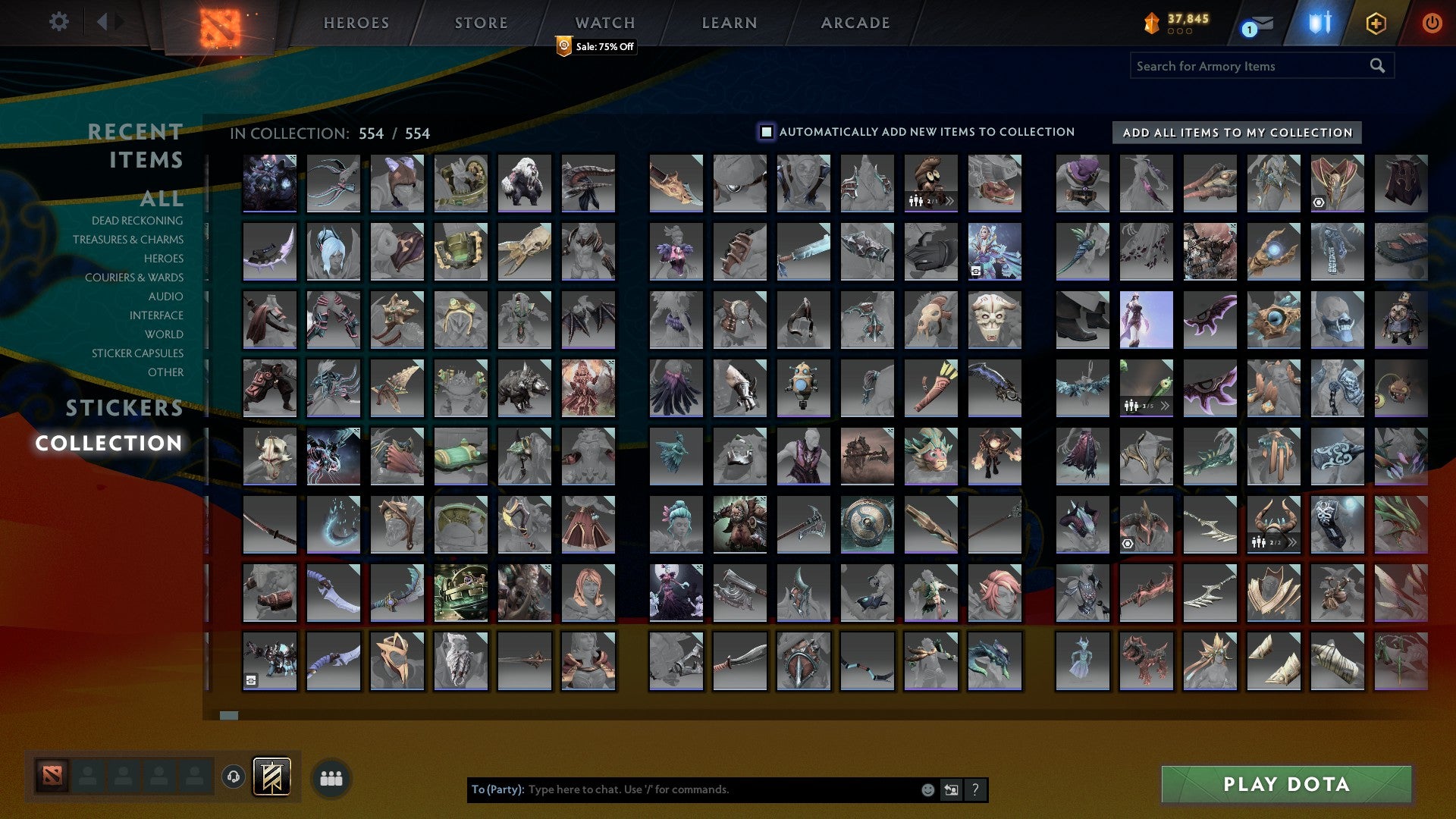Select COURIERS & WARDS category
This screenshot has width=1456, height=819.
click(134, 278)
